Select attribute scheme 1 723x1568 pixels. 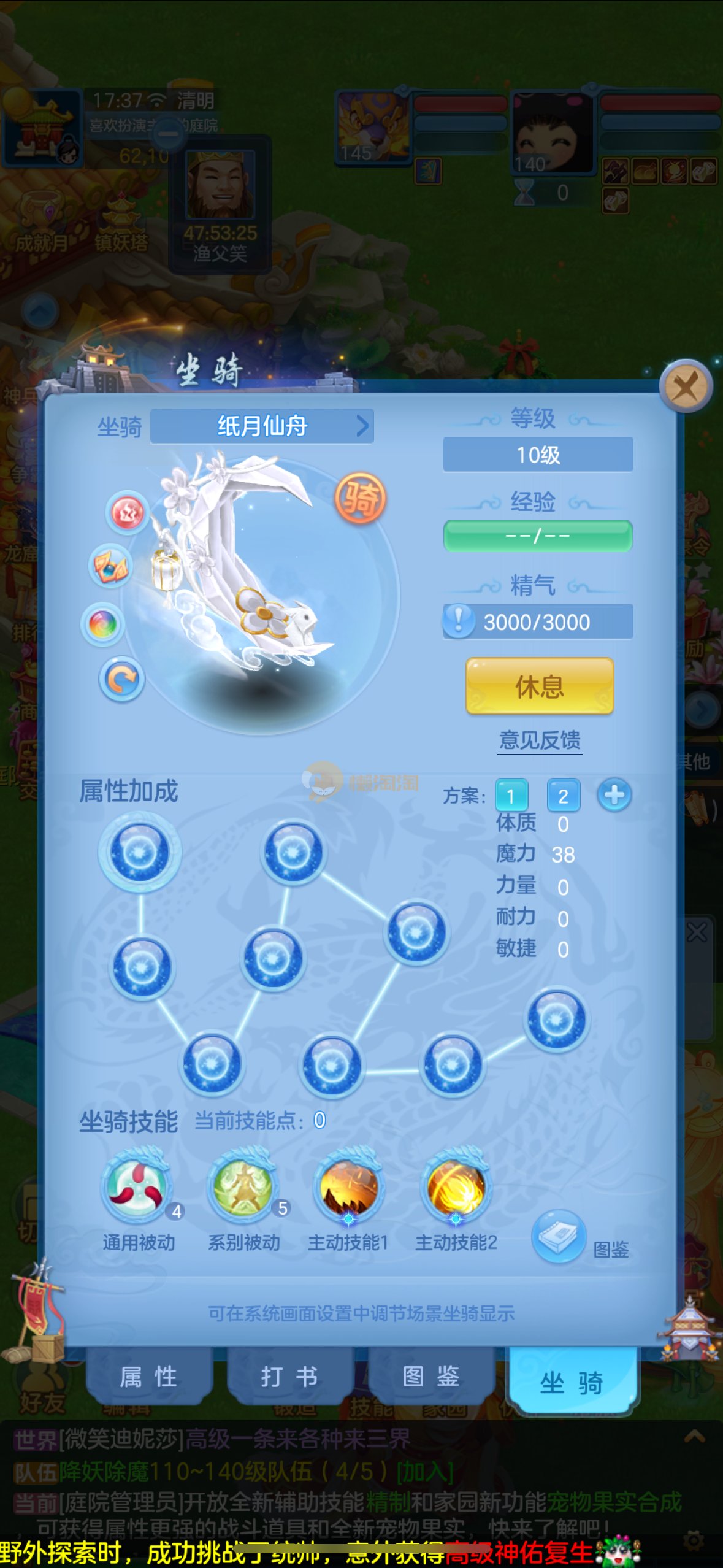pos(511,796)
